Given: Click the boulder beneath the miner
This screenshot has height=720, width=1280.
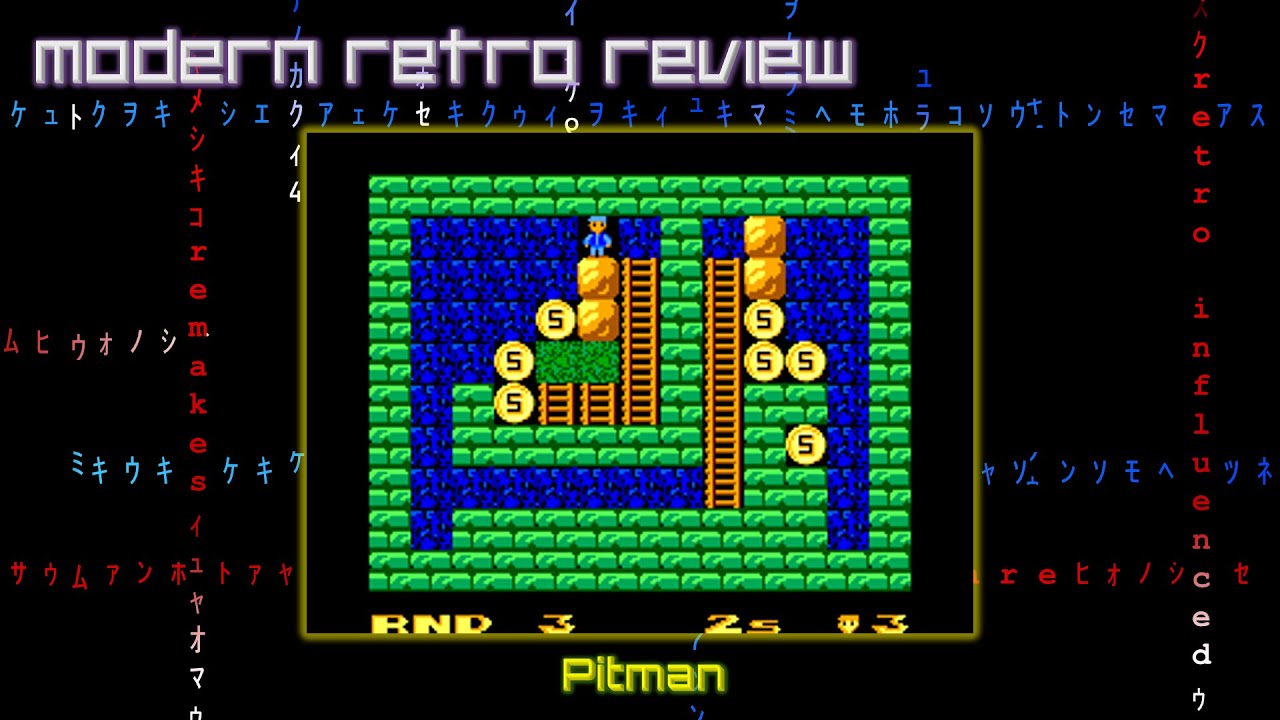Looking at the screenshot, I should tap(597, 278).
